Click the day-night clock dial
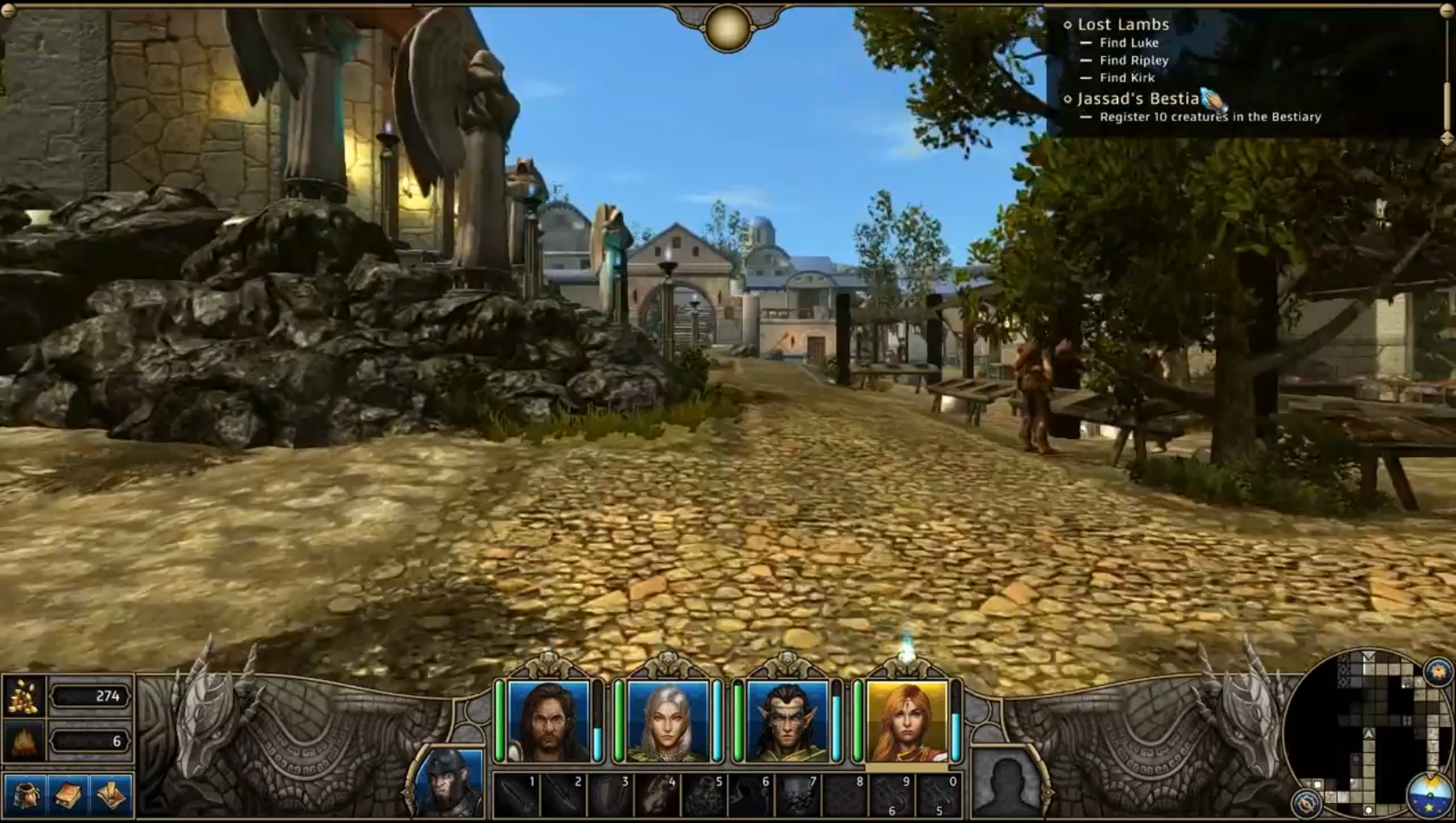Viewport: 1456px width, 823px height. (1430, 795)
